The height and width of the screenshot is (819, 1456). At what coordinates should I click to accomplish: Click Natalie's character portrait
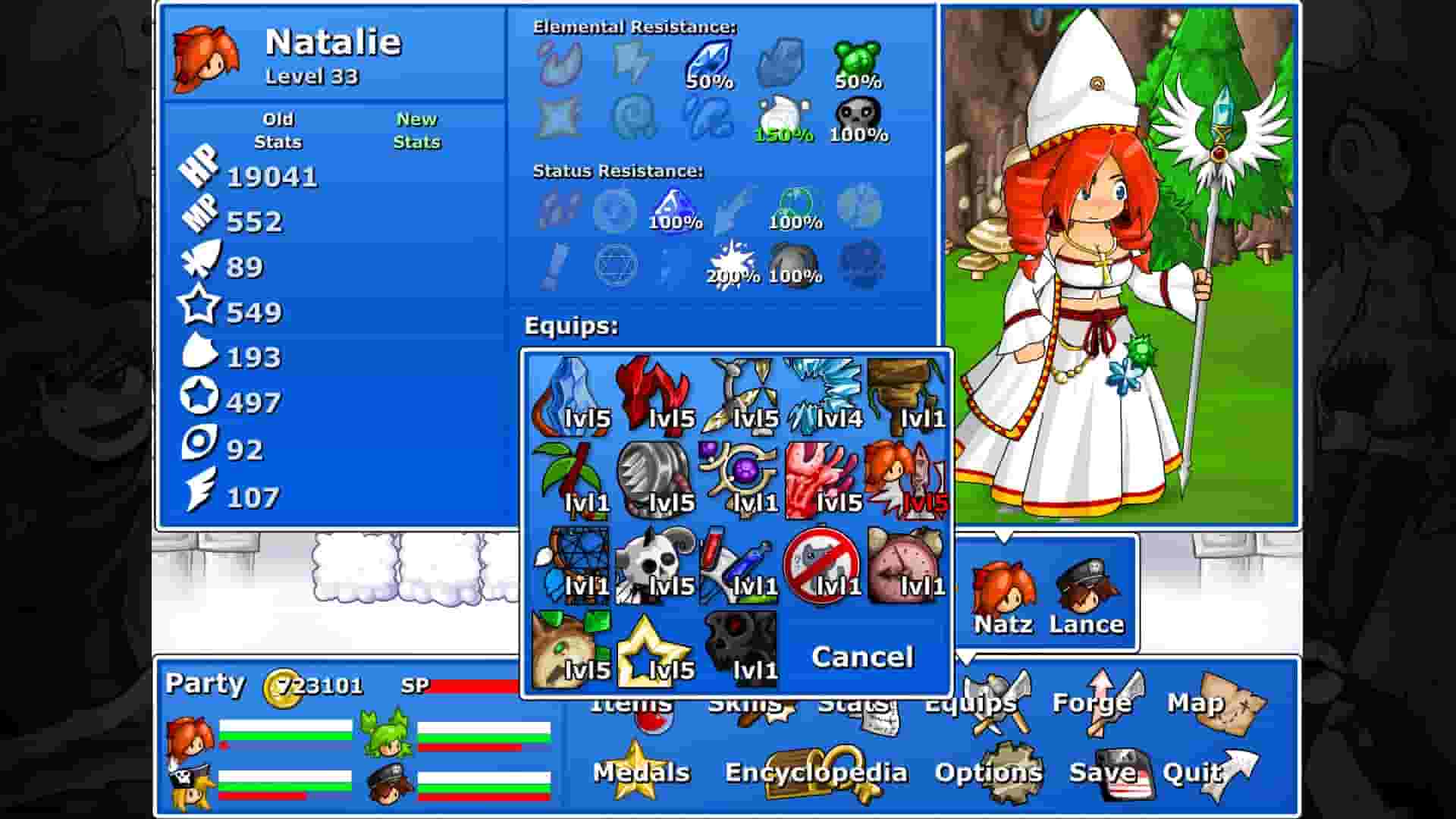pyautogui.click(x=205, y=53)
